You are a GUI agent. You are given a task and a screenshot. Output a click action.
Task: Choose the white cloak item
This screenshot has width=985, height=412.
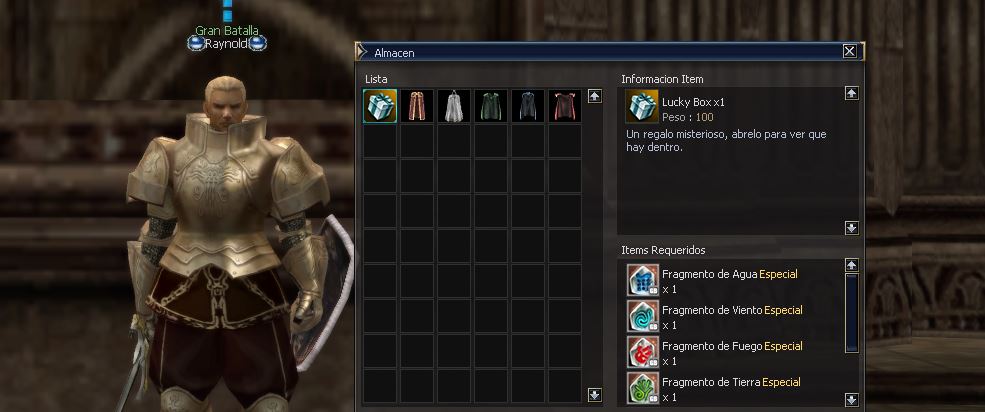454,106
